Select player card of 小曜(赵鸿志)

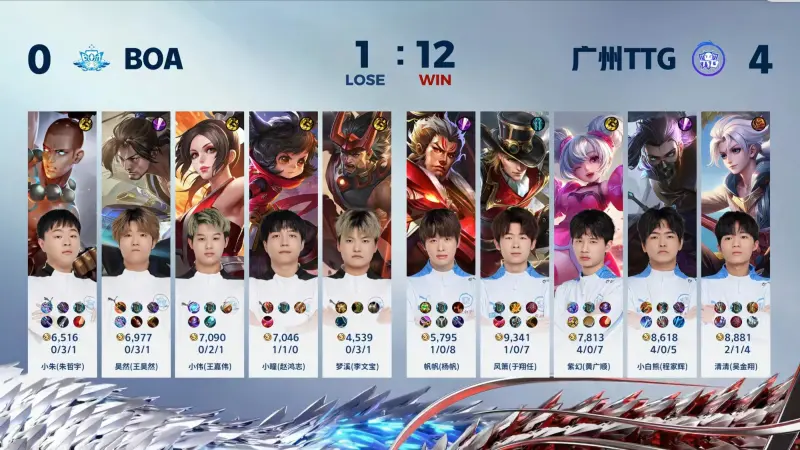point(282,240)
